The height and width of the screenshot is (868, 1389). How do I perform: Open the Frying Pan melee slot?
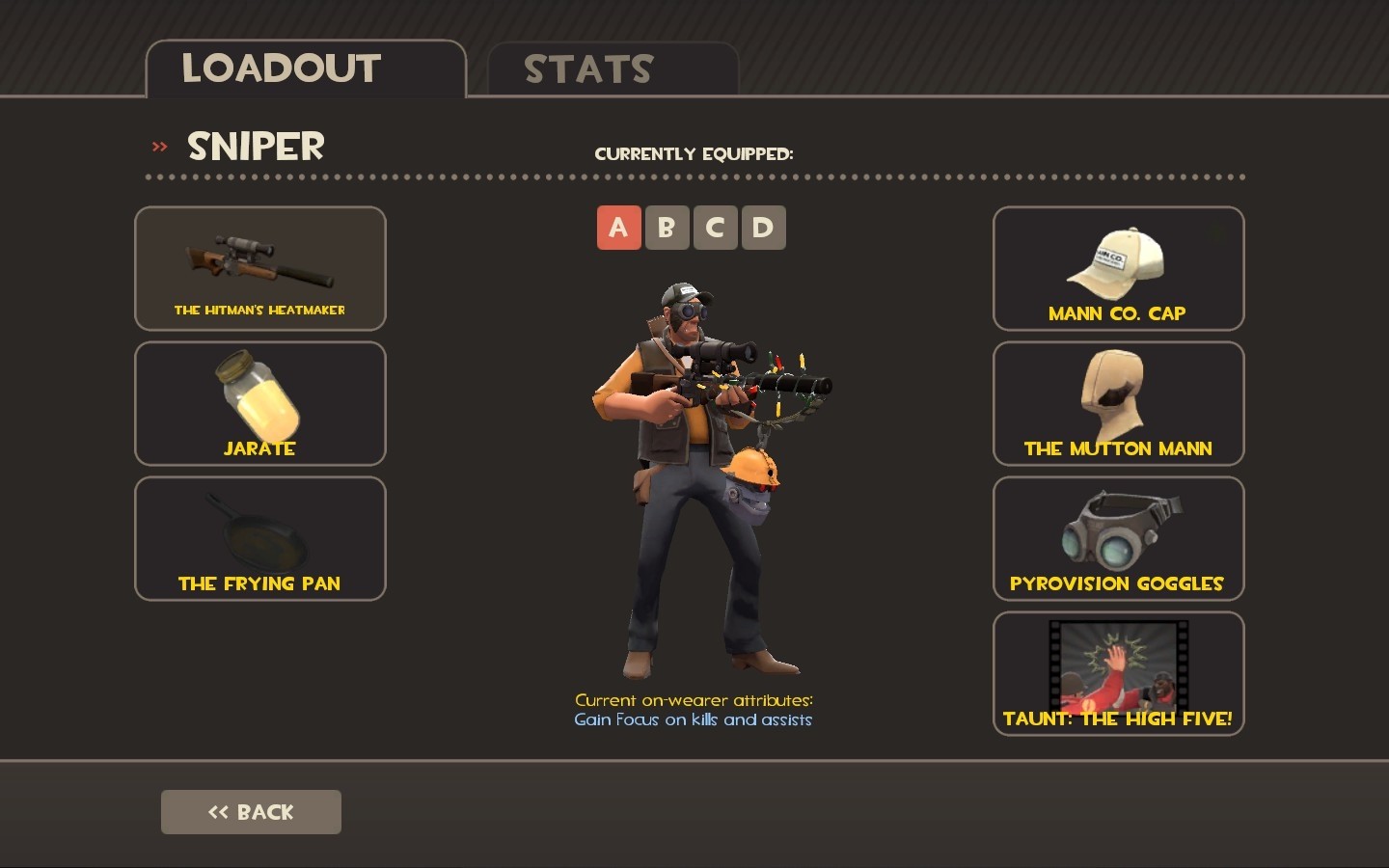259,538
